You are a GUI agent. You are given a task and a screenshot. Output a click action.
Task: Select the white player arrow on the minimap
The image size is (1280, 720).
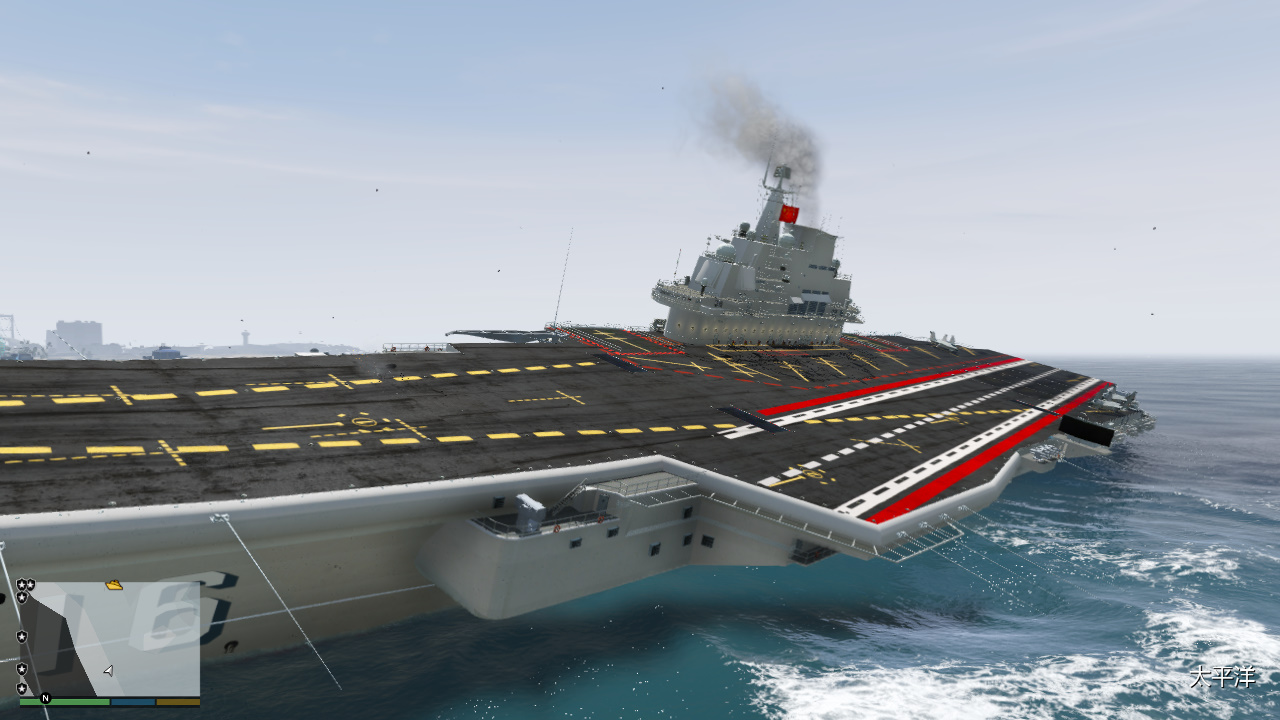(x=108, y=670)
